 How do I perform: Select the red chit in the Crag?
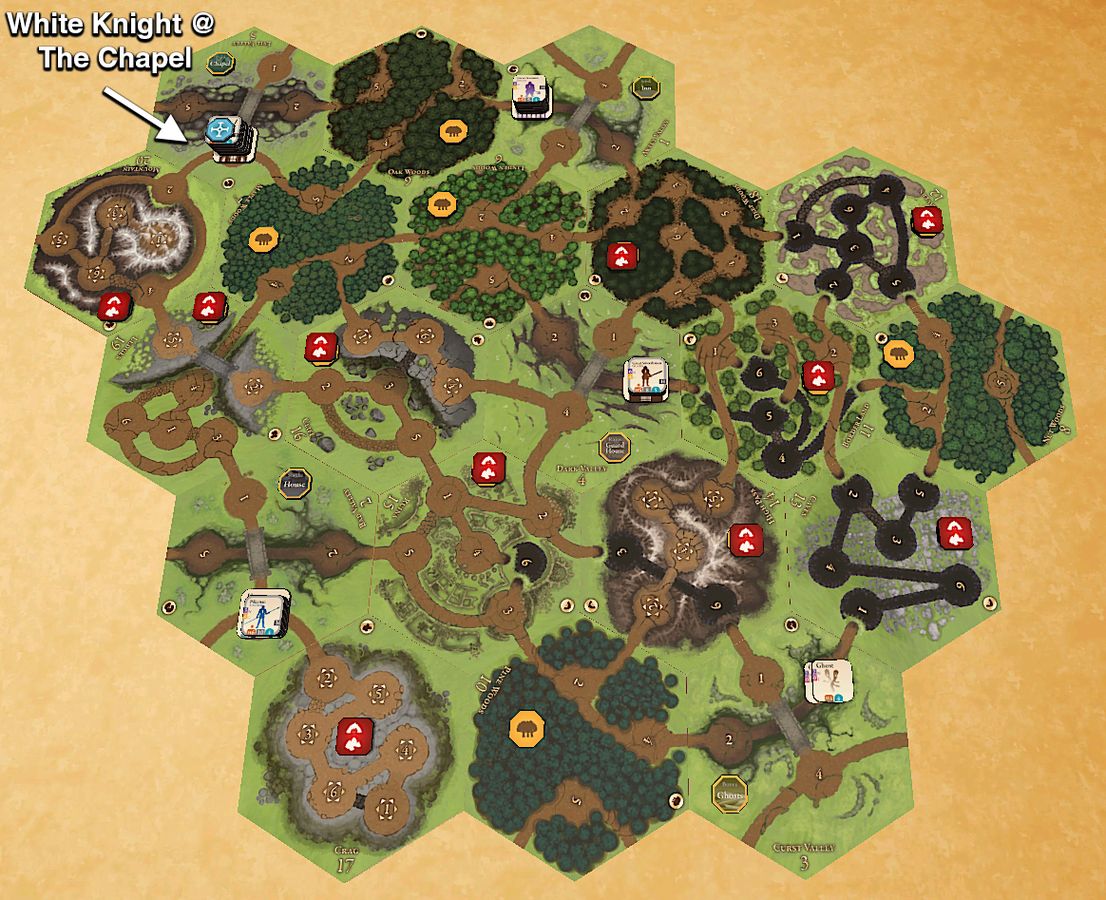354,736
